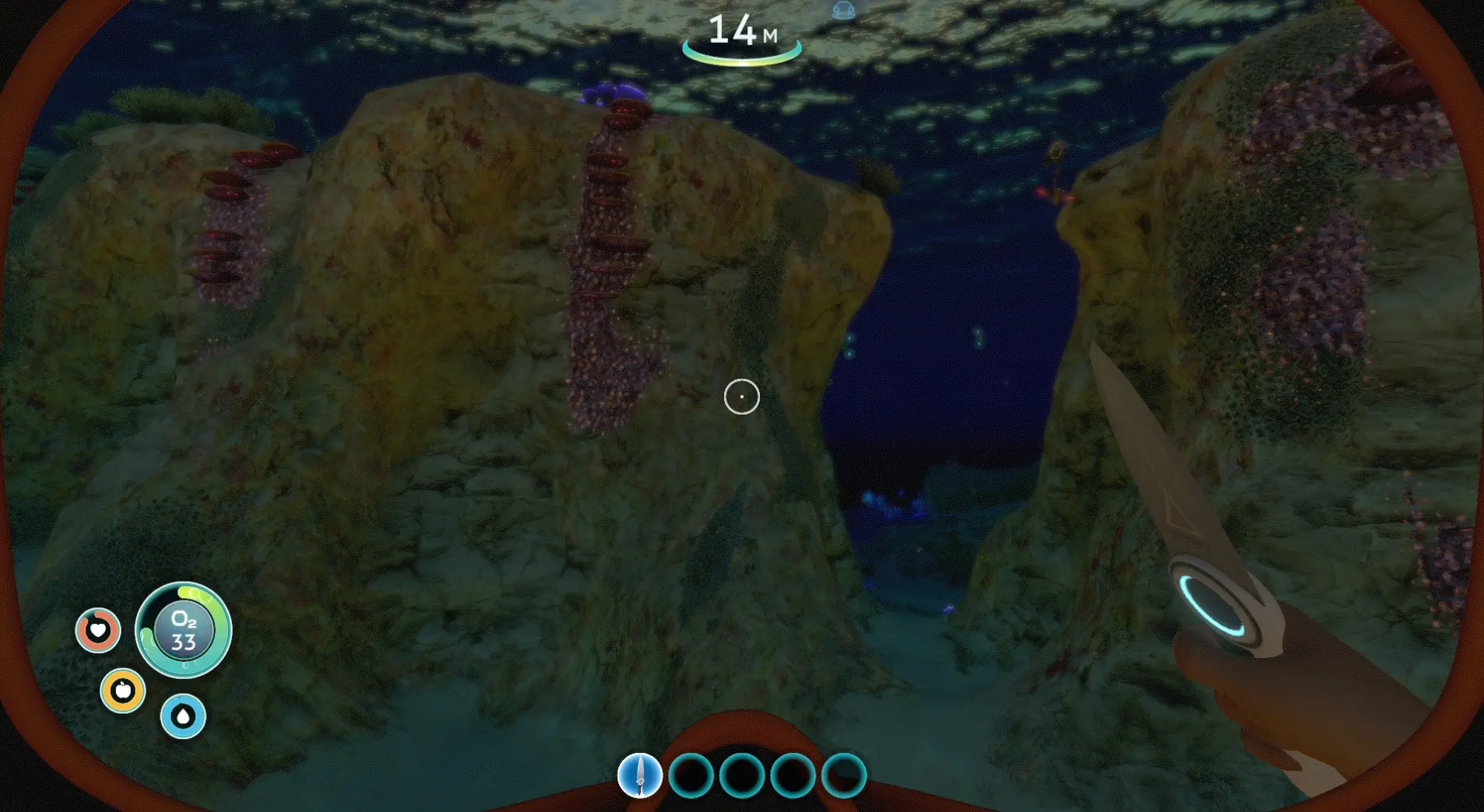Click the water droplet hydration icon

coord(183,716)
